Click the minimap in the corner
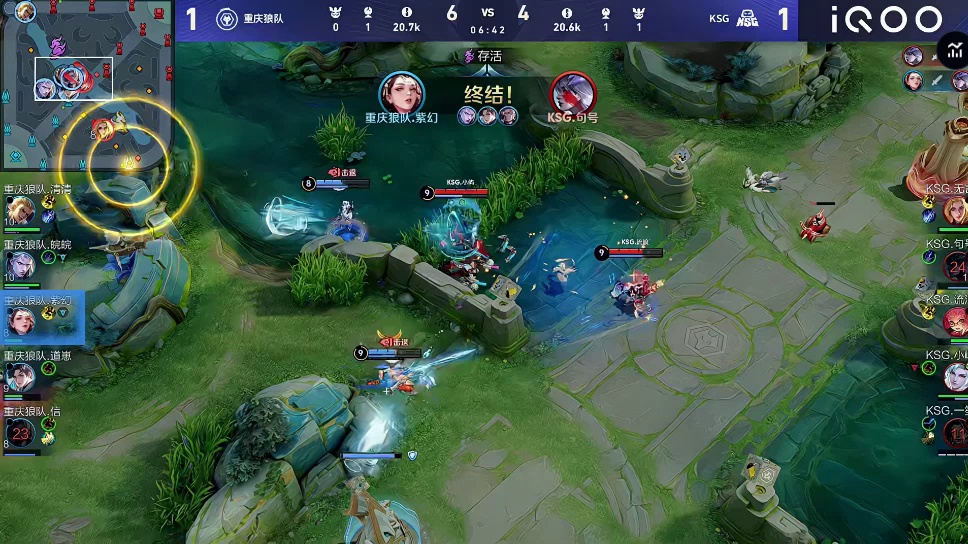The image size is (968, 544). [x=84, y=85]
